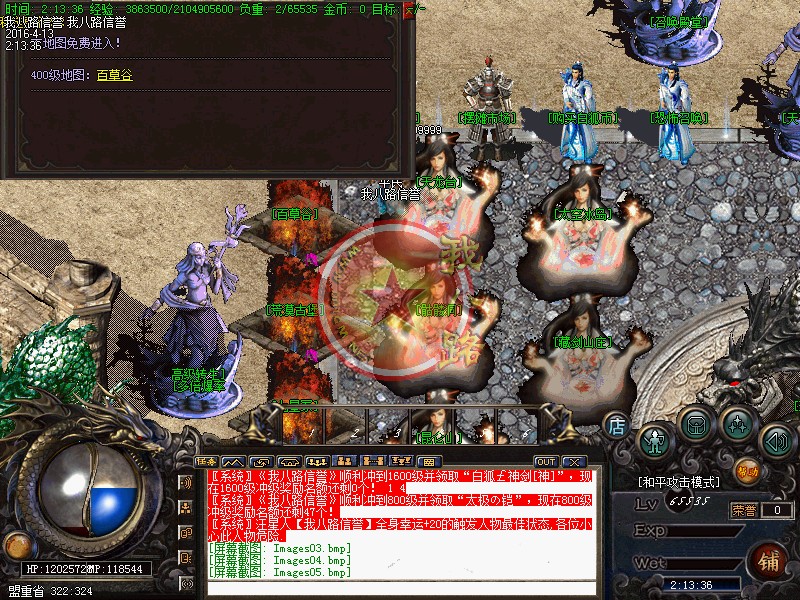800x600 pixels.
Task: Click the 荣誉 honor label
Action: [x=744, y=509]
